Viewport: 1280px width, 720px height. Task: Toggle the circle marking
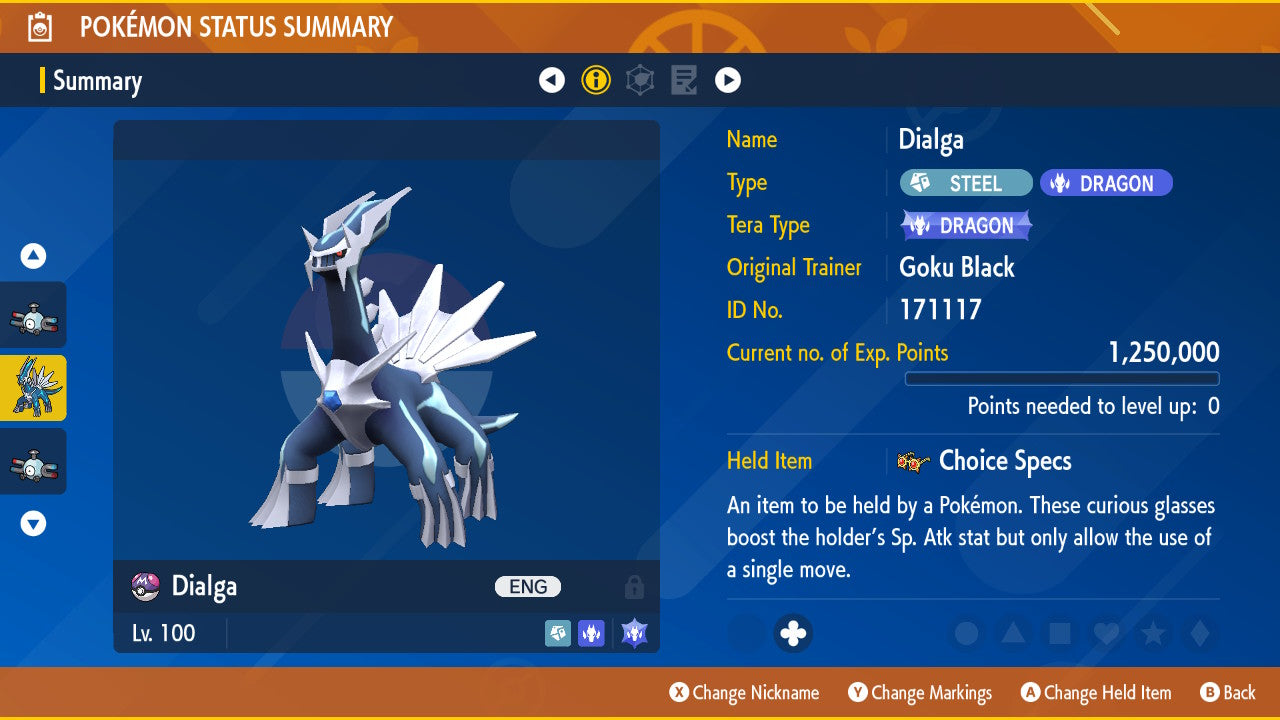(x=966, y=634)
